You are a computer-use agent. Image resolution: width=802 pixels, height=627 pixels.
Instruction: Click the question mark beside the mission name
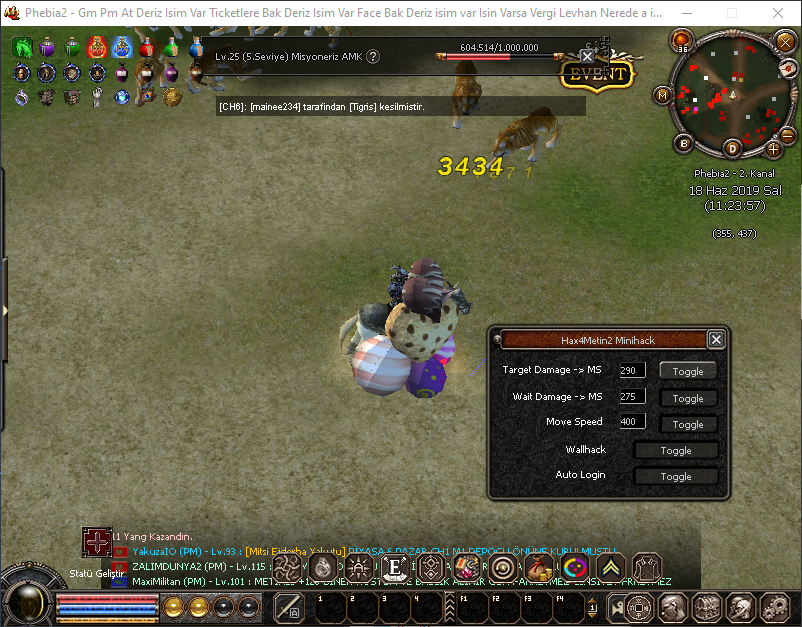tap(373, 57)
